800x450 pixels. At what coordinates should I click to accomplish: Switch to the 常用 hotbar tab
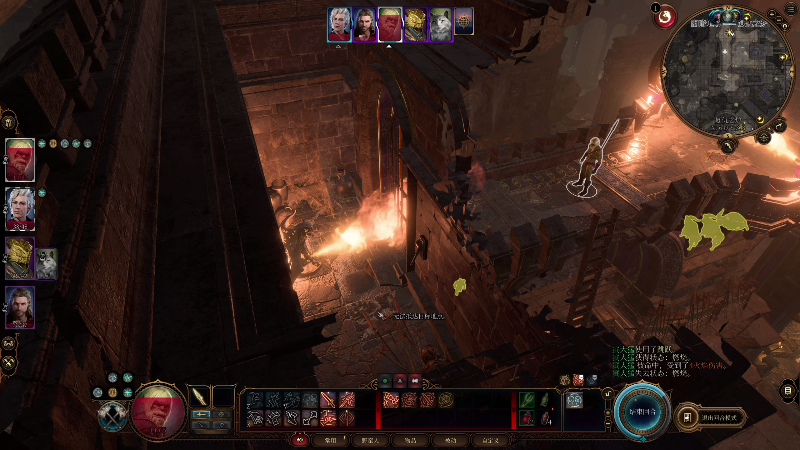point(330,440)
